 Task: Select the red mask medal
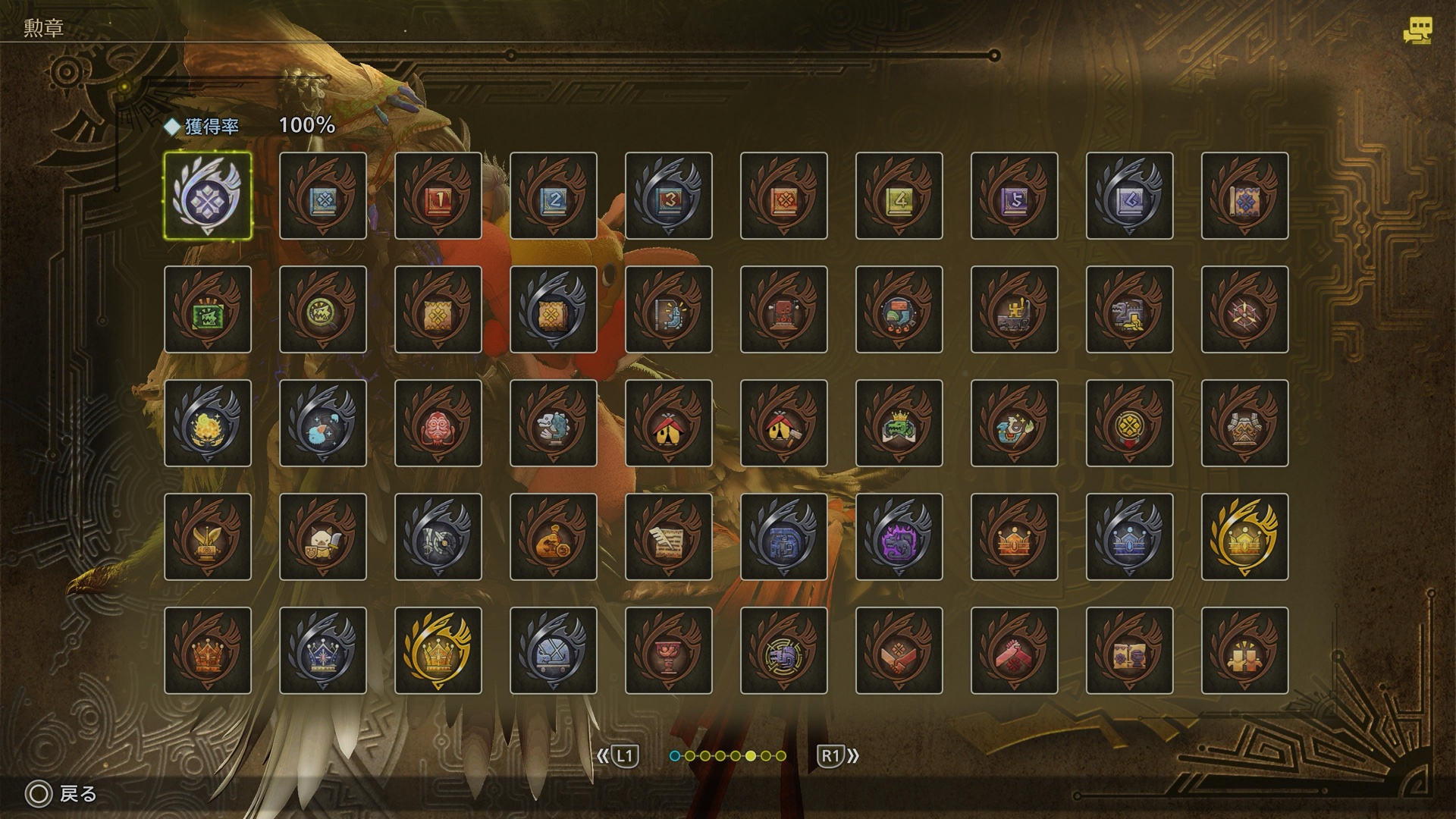438,423
